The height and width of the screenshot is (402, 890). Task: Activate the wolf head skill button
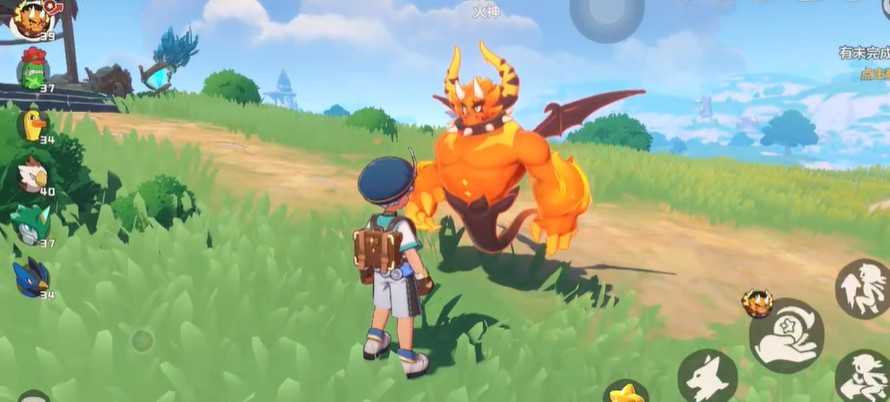tap(708, 376)
